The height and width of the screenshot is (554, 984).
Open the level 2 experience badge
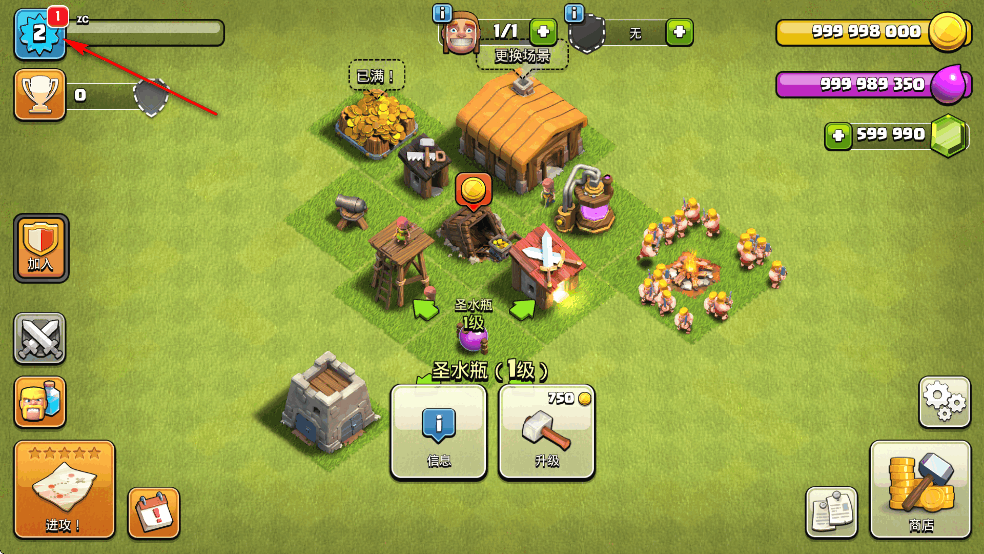tap(39, 34)
